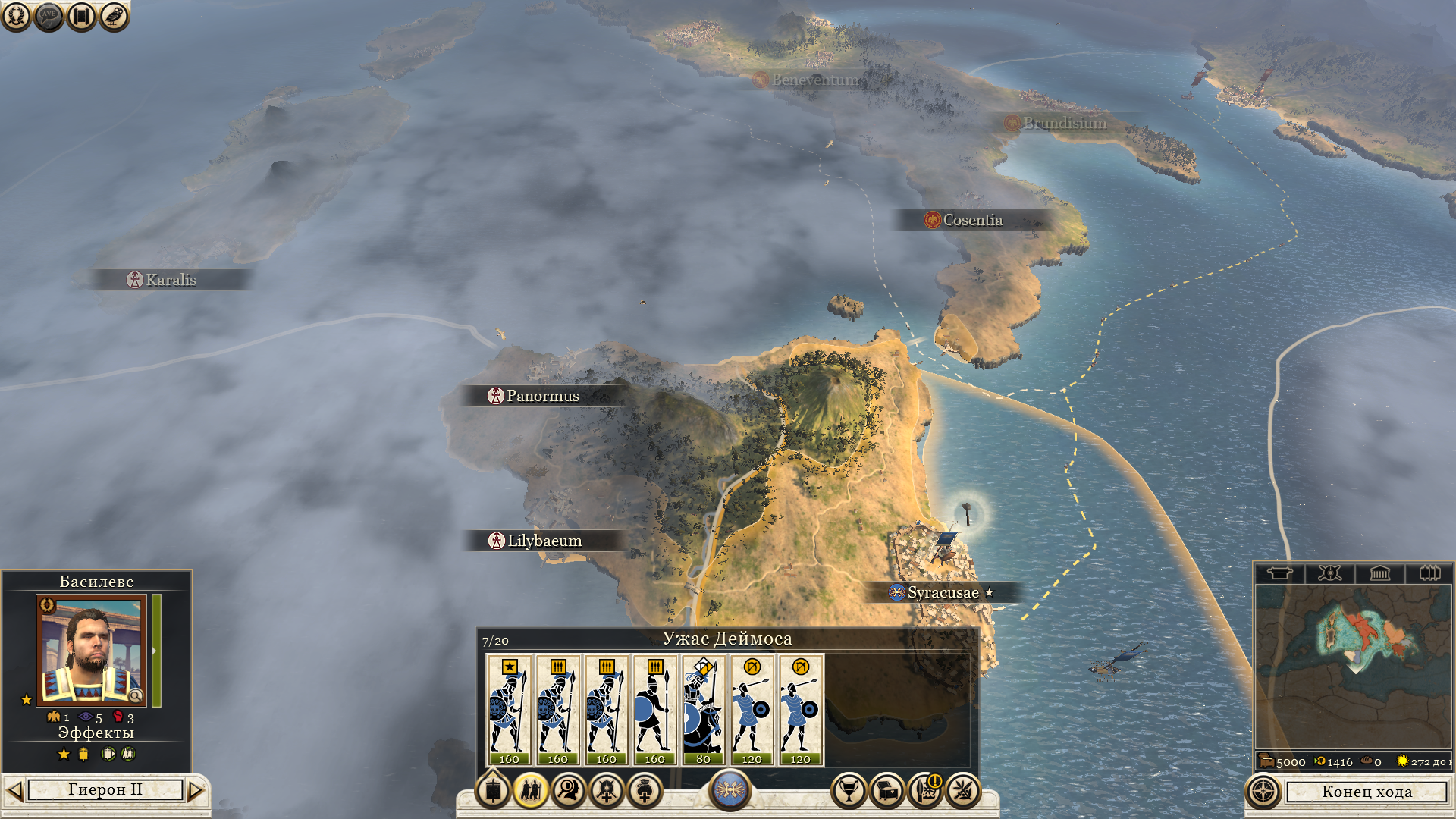Open the treasure chest finance button
This screenshot has height=819, width=1456.
click(886, 791)
